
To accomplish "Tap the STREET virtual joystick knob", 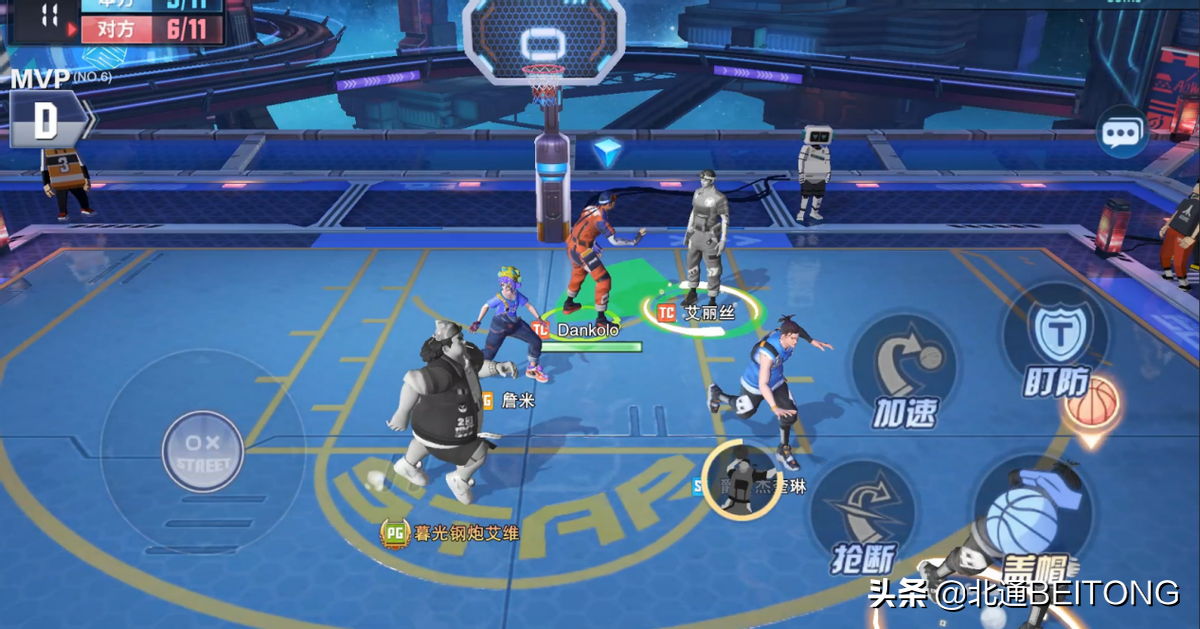I will click(x=203, y=451).
